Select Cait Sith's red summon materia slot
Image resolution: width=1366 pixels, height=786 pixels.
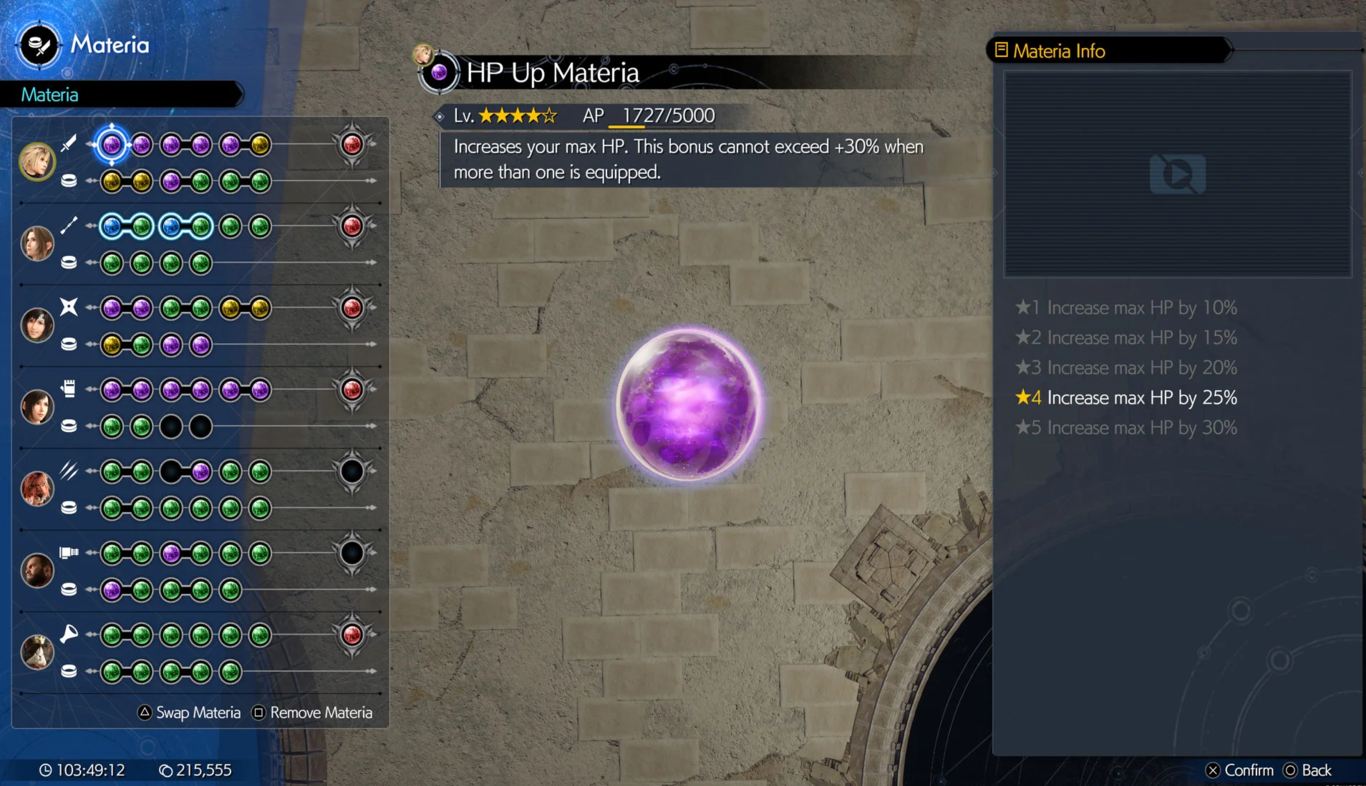tap(352, 634)
